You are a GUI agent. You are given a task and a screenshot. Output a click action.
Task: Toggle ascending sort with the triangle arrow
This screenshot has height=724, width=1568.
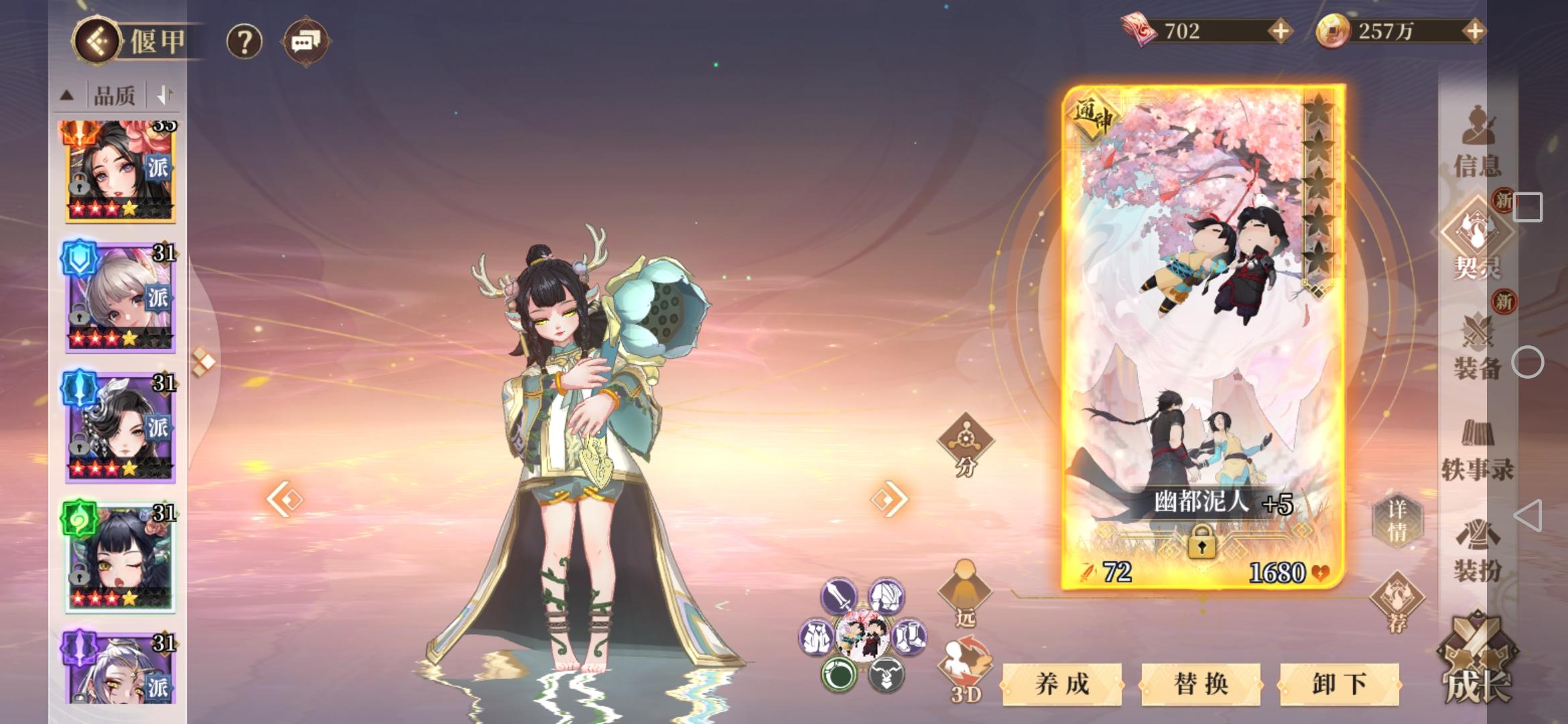tap(66, 95)
